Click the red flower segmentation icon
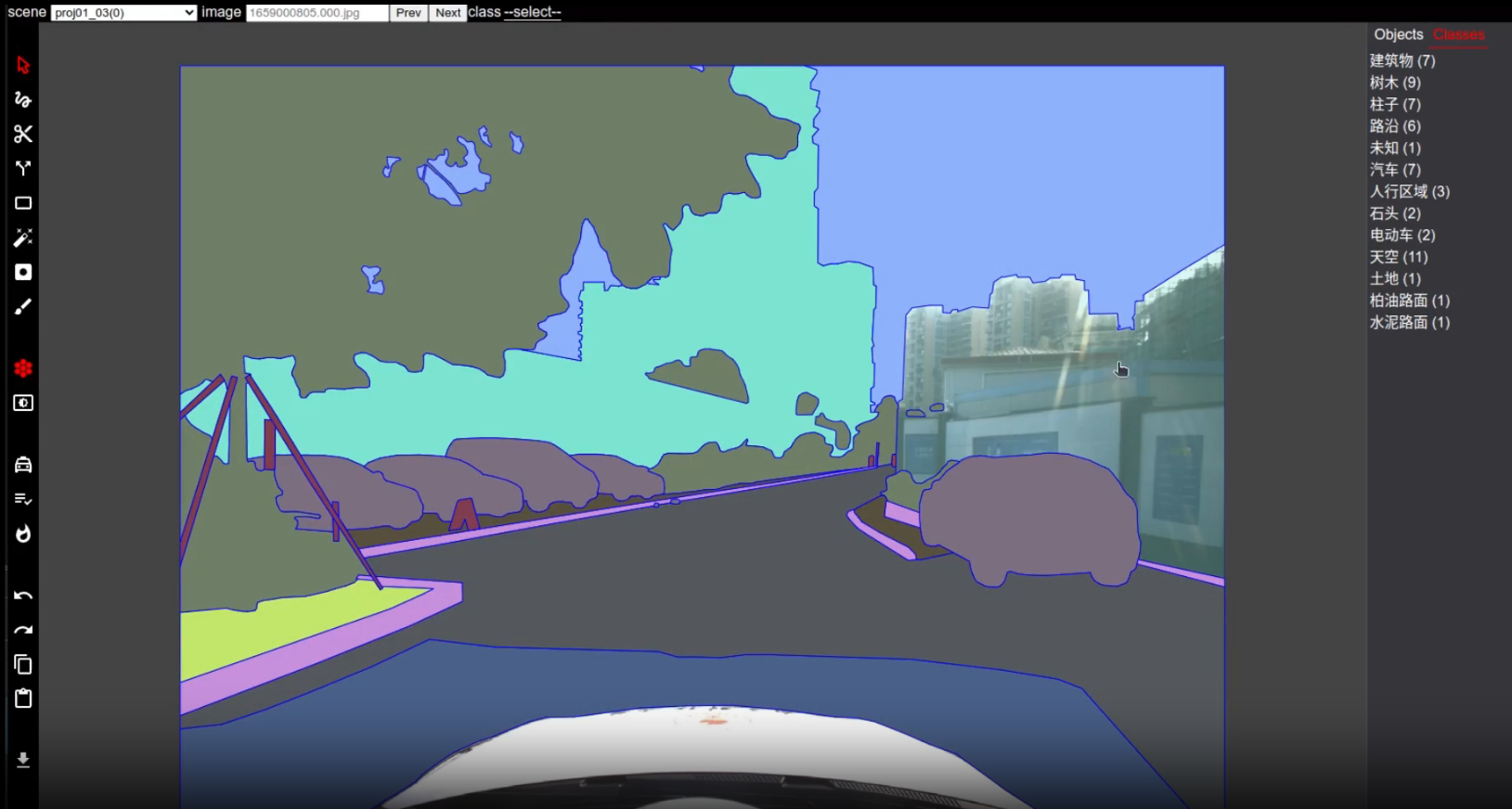The width and height of the screenshot is (1512, 809). pyautogui.click(x=22, y=367)
